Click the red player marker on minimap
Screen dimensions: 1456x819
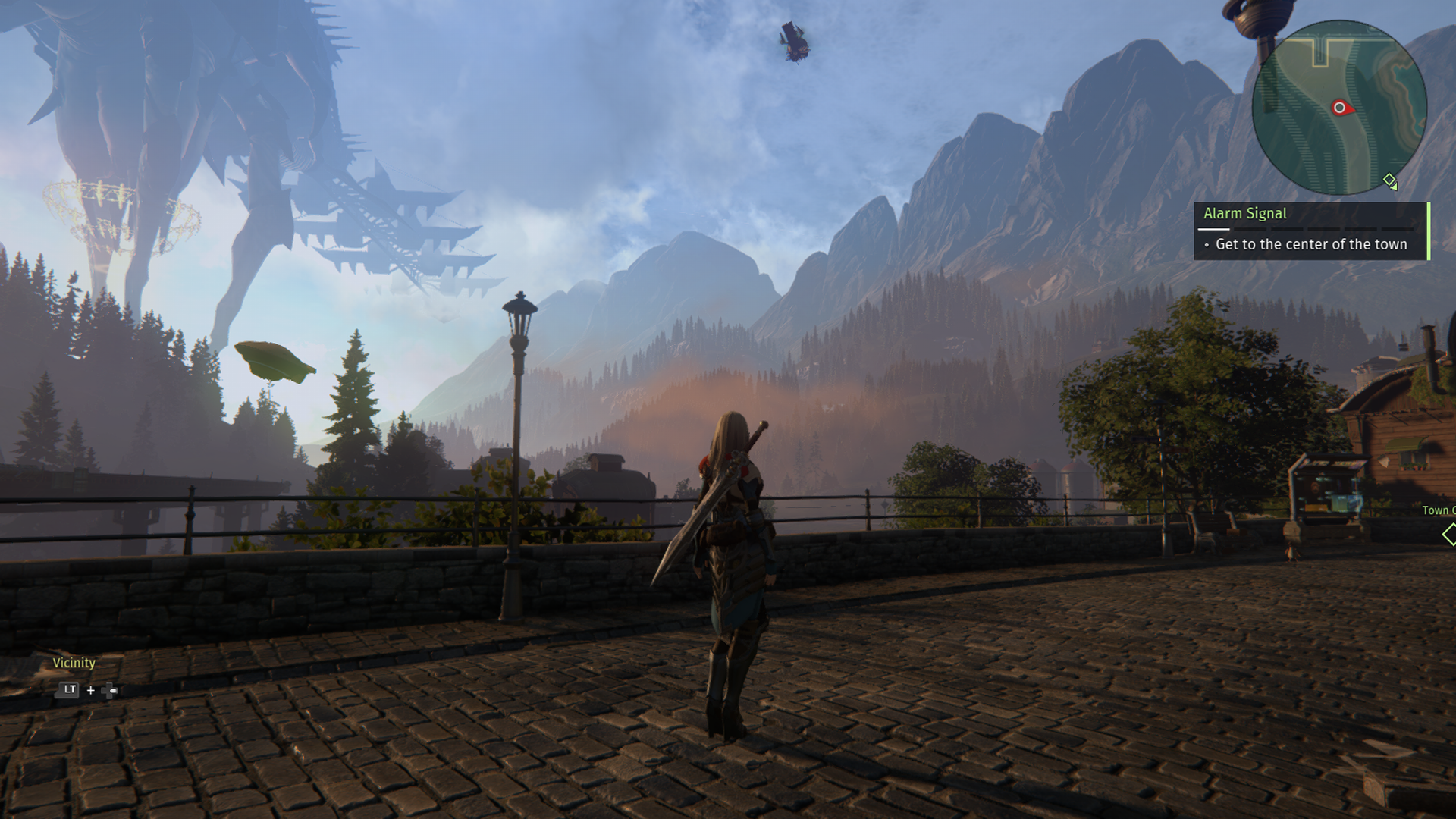click(x=1340, y=108)
